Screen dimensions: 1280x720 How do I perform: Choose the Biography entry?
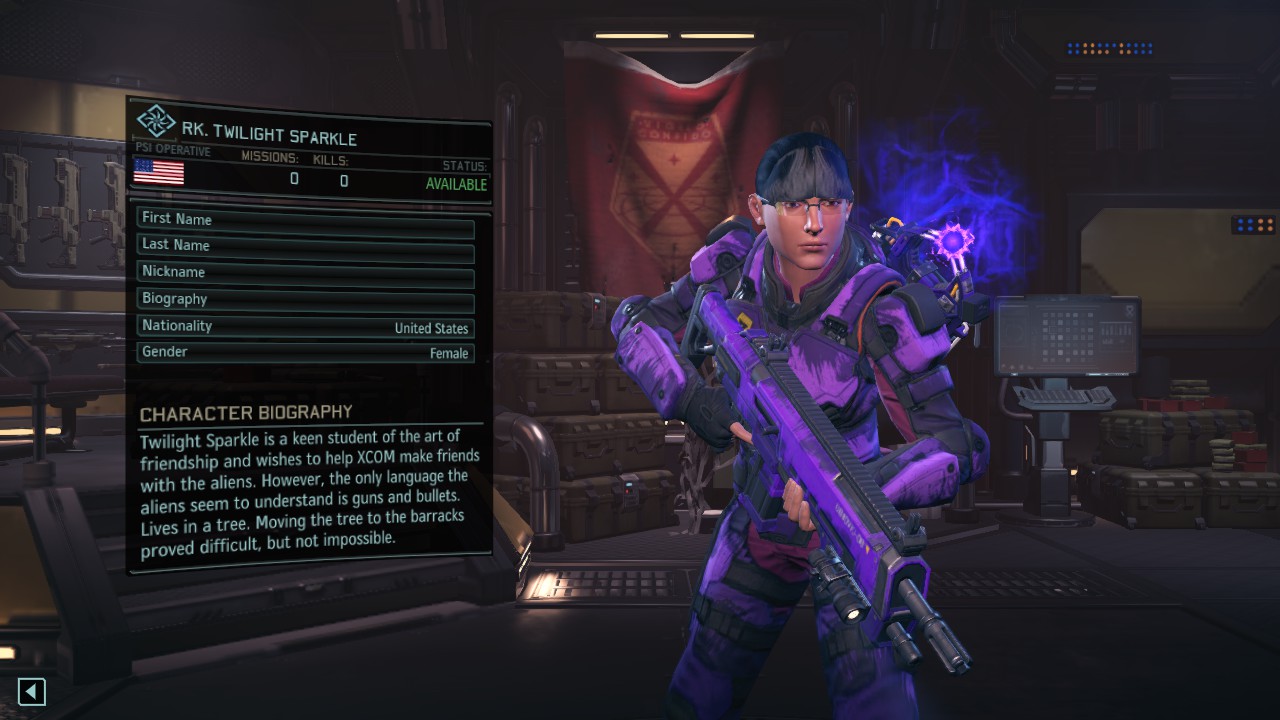pos(305,300)
